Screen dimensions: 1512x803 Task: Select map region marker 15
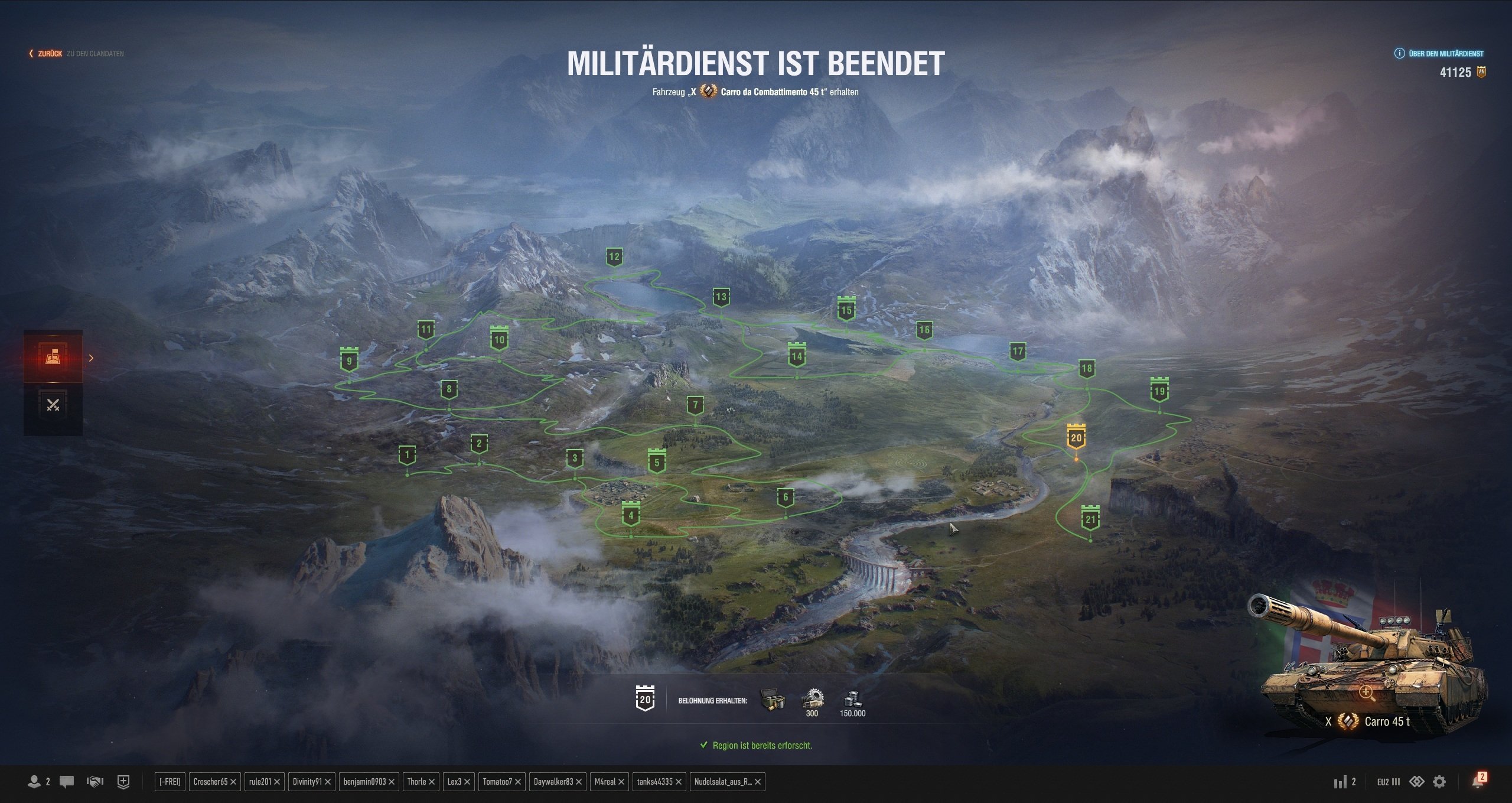(x=846, y=310)
